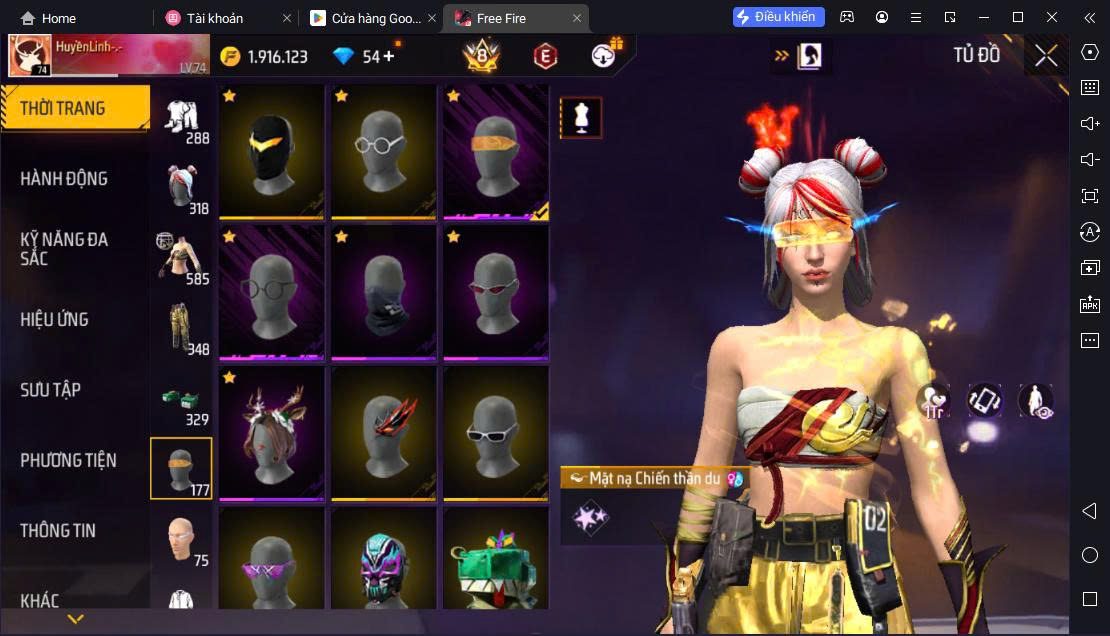
Task: Select the equipped orange blindfold item
Action: [496, 151]
